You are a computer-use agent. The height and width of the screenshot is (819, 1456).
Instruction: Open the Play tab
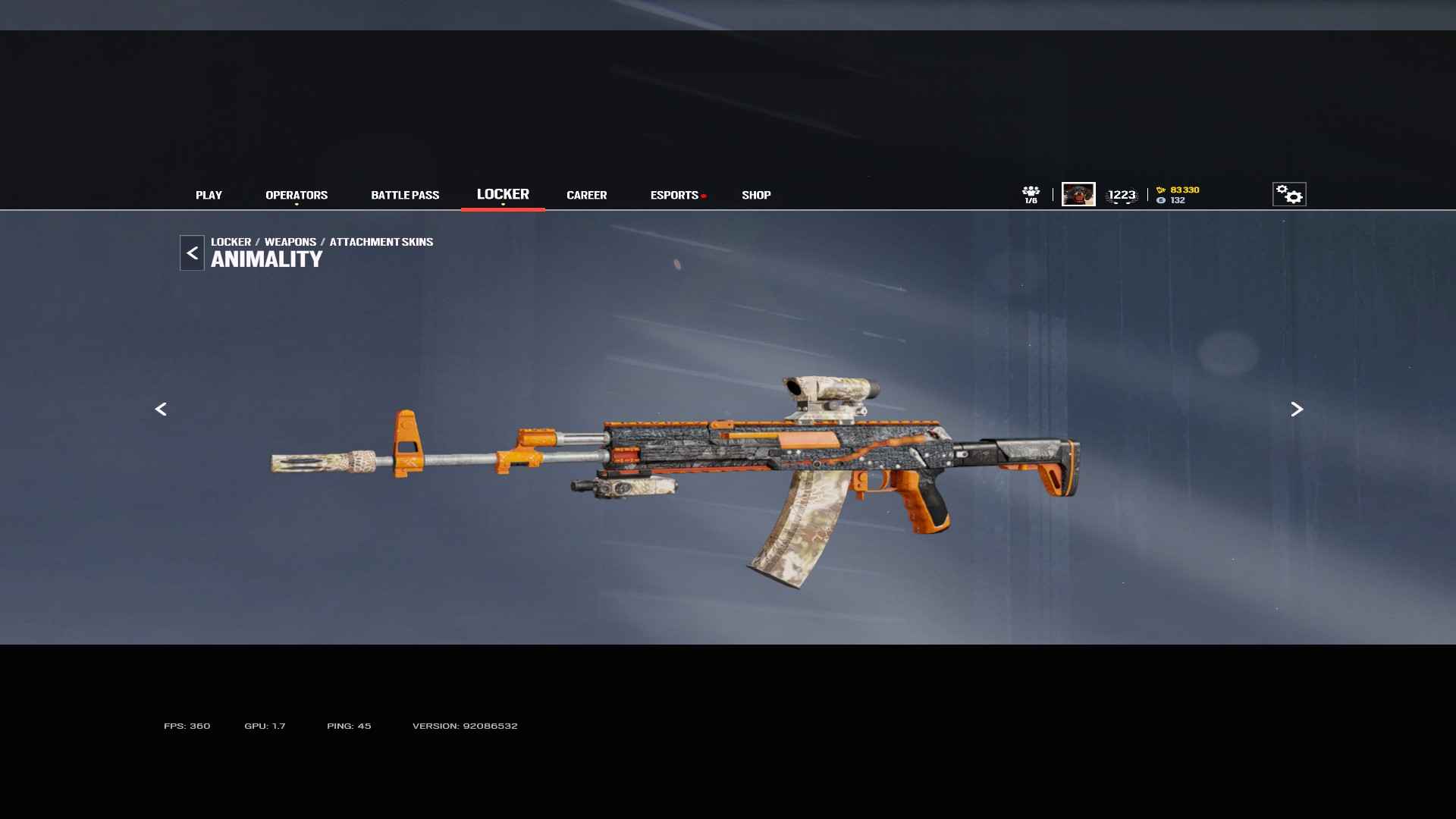[x=209, y=195]
